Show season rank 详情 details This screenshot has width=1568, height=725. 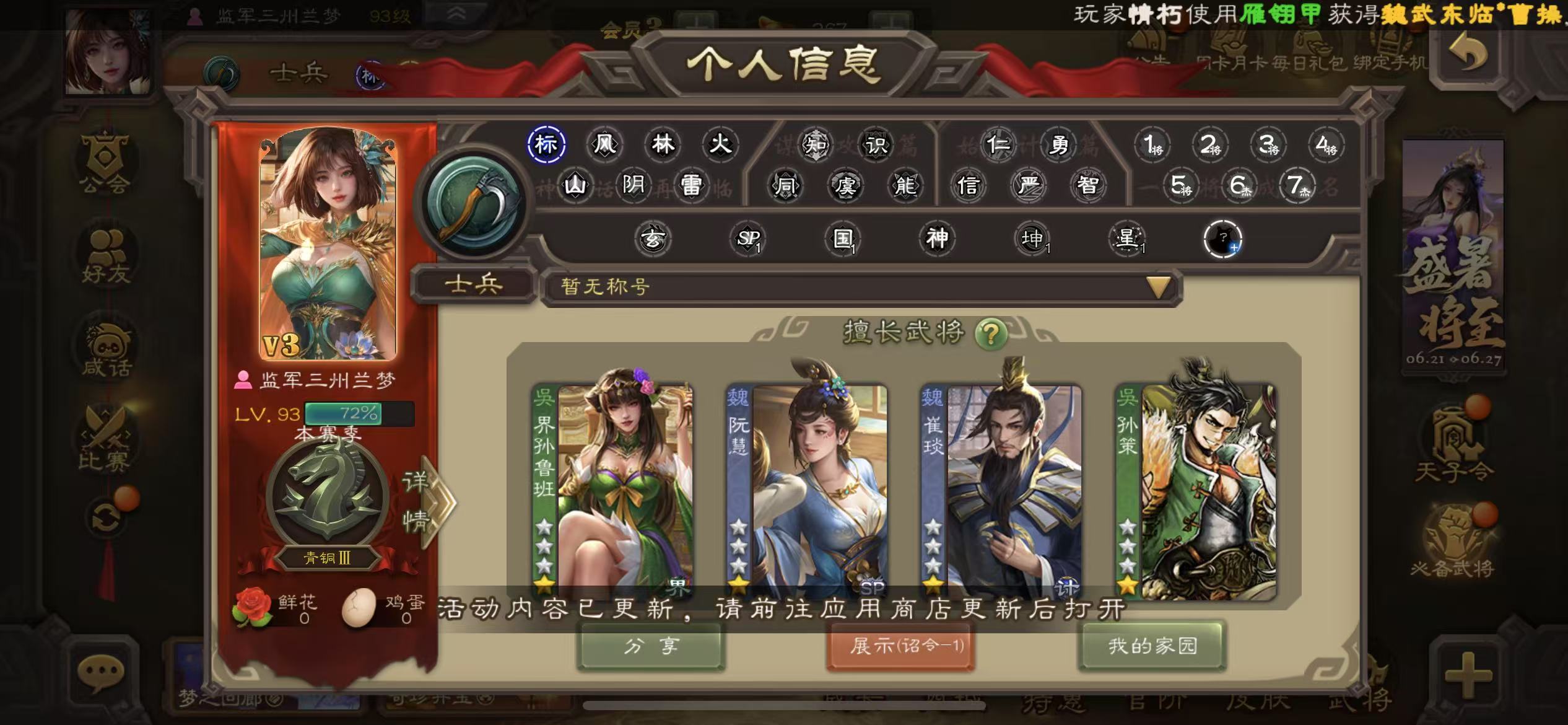(x=427, y=502)
